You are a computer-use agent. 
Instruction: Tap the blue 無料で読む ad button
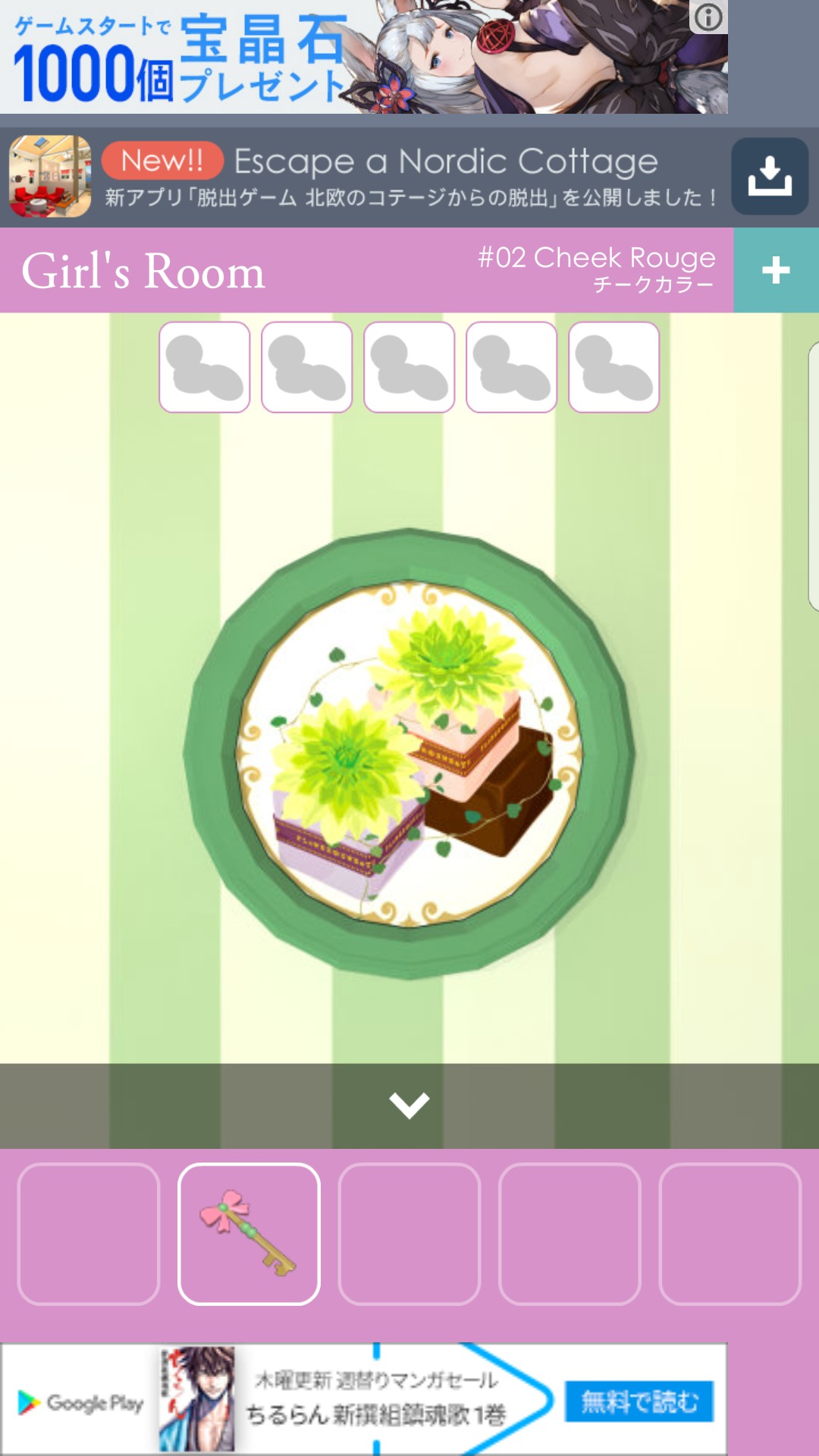coord(639,1401)
